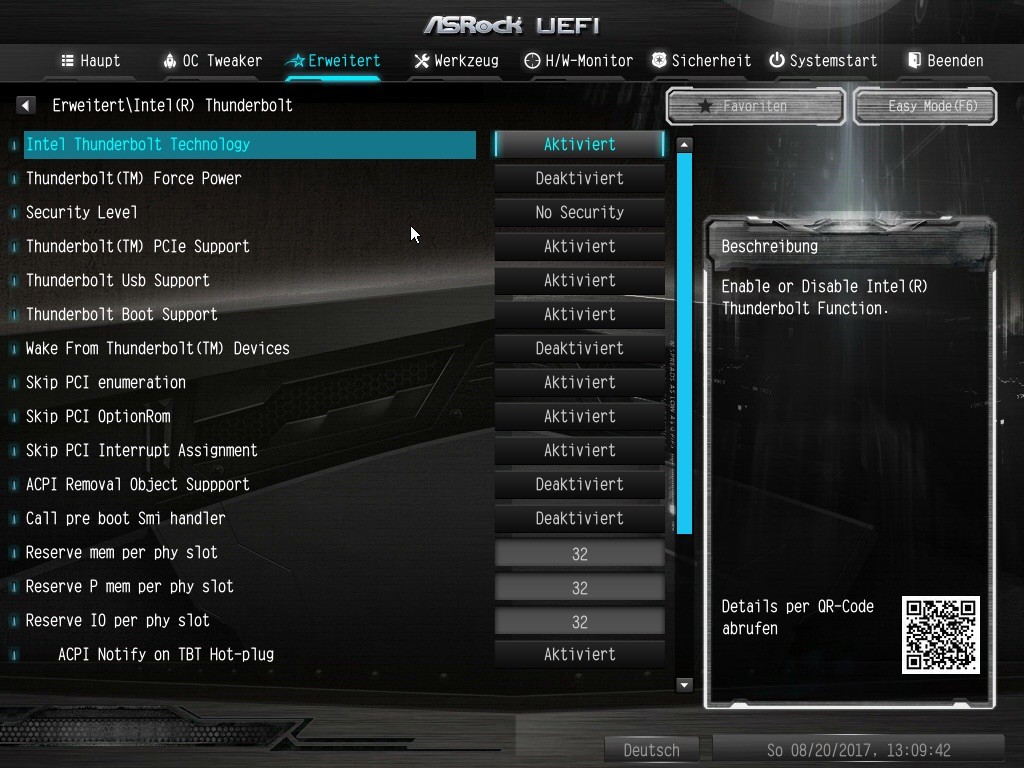The height and width of the screenshot is (768, 1024).
Task: Open the H/W-Monitor tab
Action: pos(579,61)
